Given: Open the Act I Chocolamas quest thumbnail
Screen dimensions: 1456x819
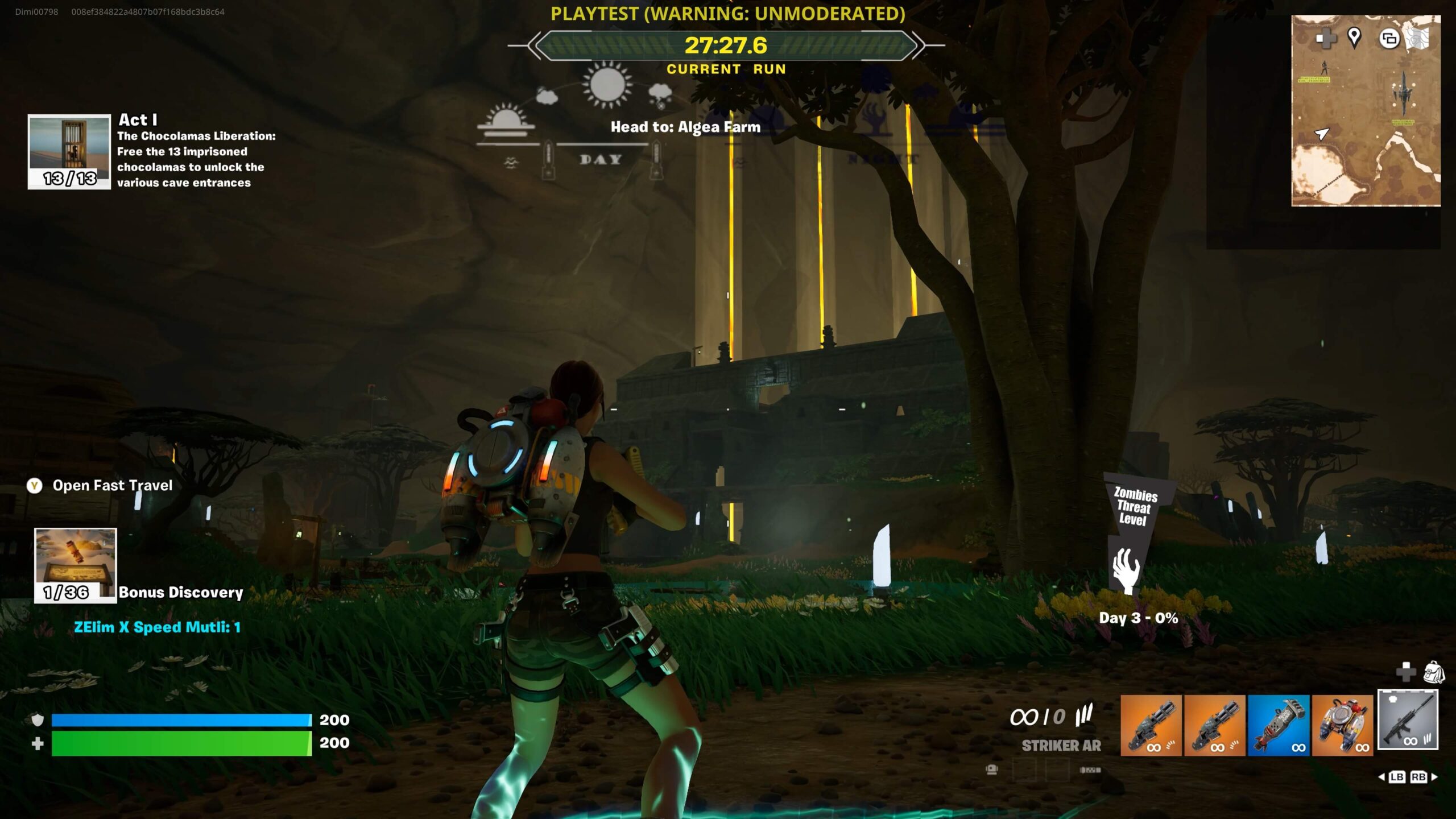Looking at the screenshot, I should [69, 152].
